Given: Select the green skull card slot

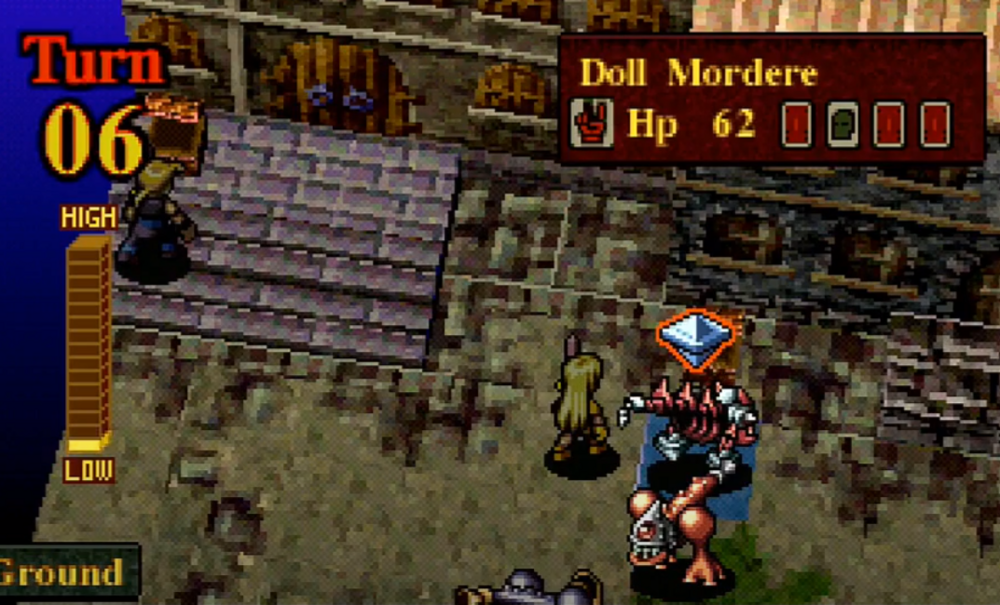Looking at the screenshot, I should click(843, 126).
